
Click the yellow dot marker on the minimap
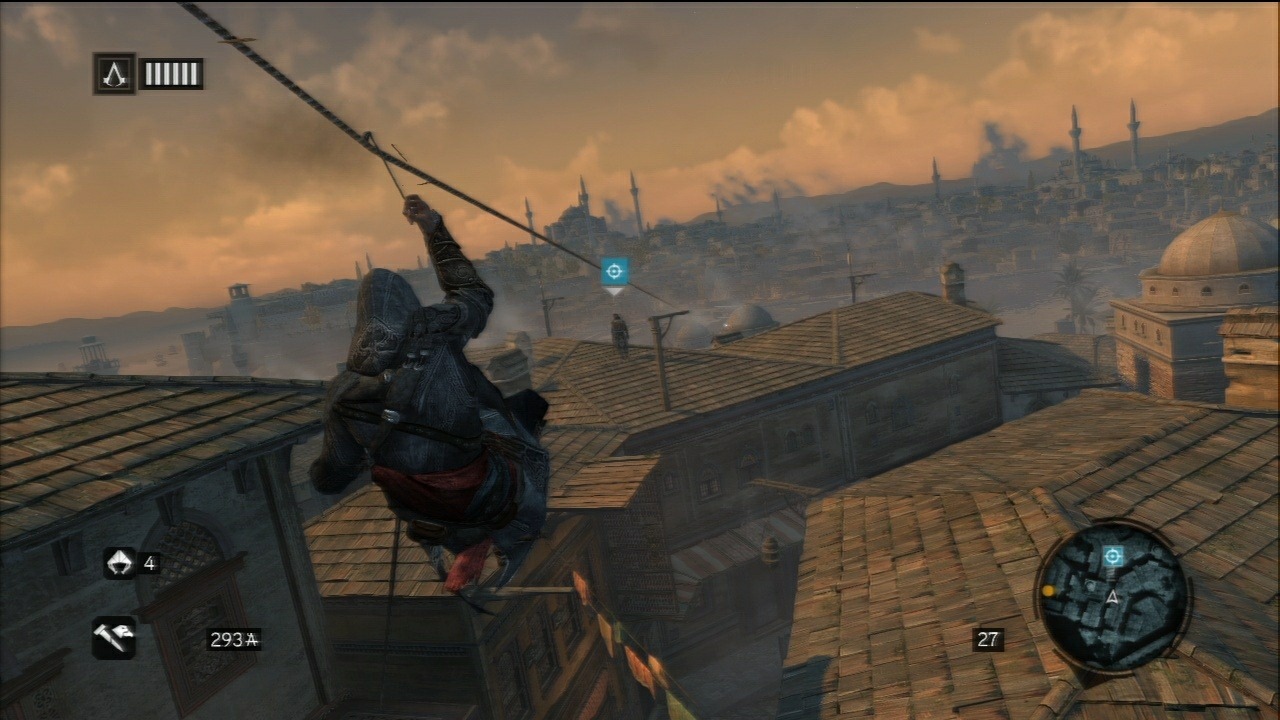pyautogui.click(x=1048, y=592)
